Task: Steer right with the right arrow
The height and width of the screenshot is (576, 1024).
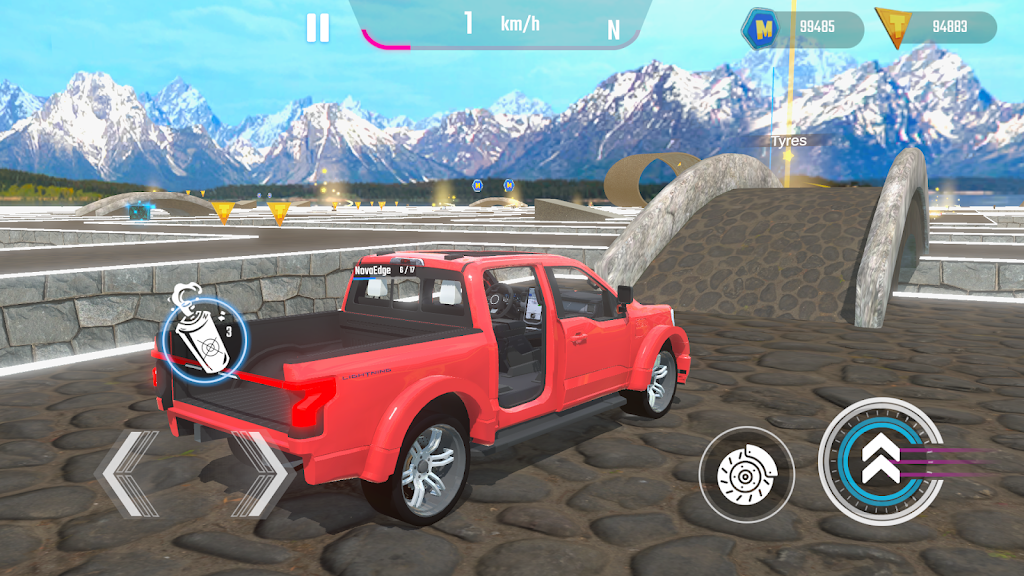Action: point(261,474)
